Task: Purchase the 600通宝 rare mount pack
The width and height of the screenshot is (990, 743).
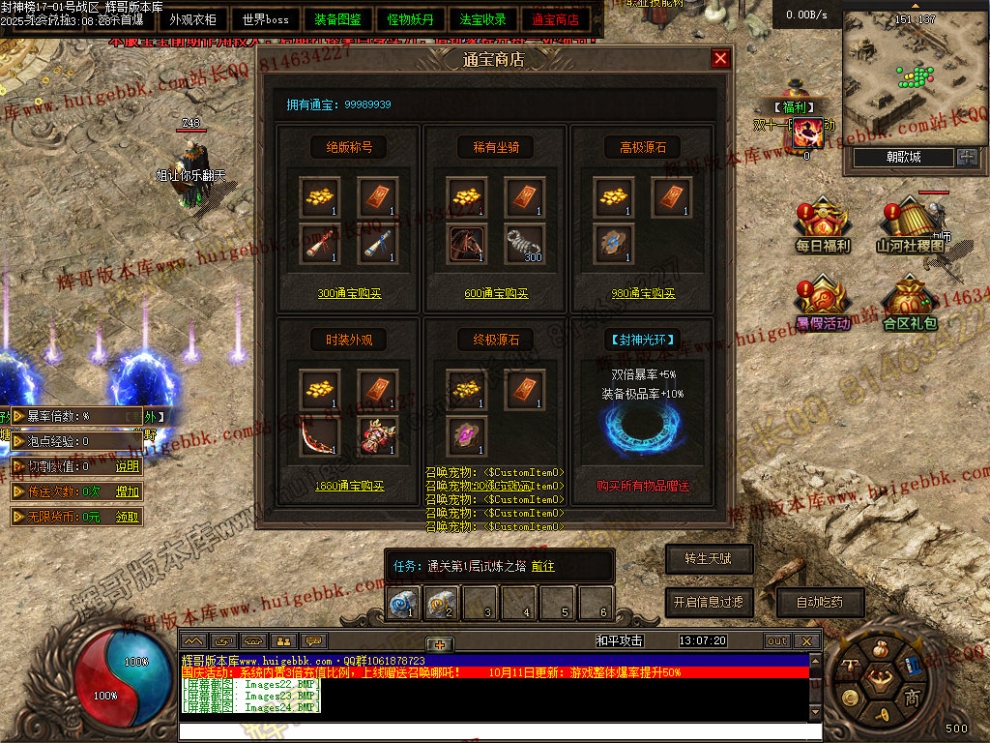Action: coord(496,294)
